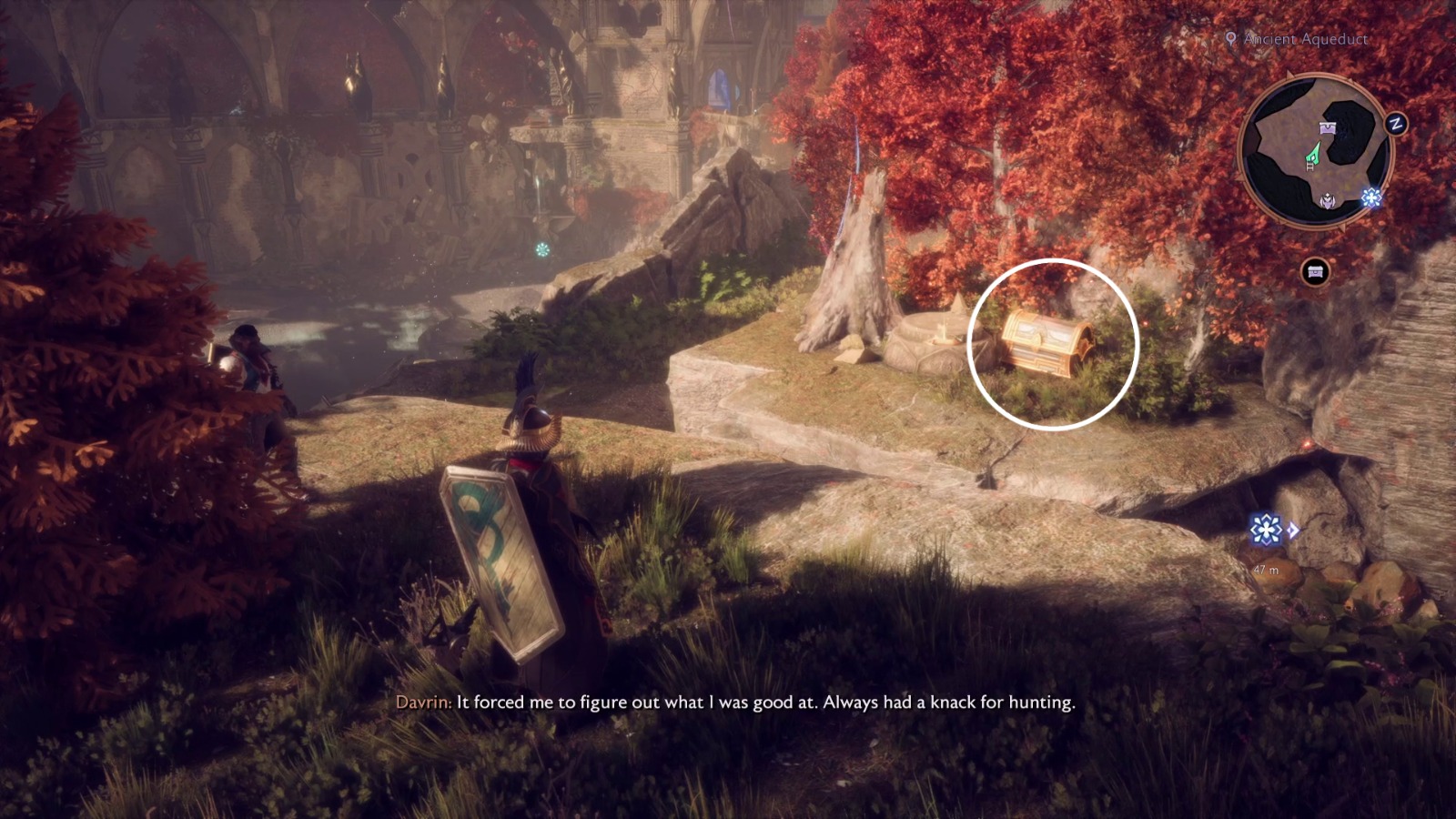Select the snowflake waypoint icon on the minimap
1456x819 pixels.
click(1370, 197)
